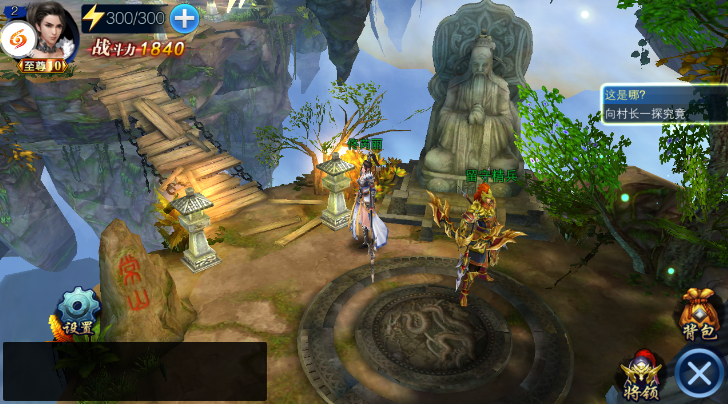Image resolution: width=728 pixels, height=404 pixels.
Task: Open the dark chat box panel
Action: [x=134, y=371]
